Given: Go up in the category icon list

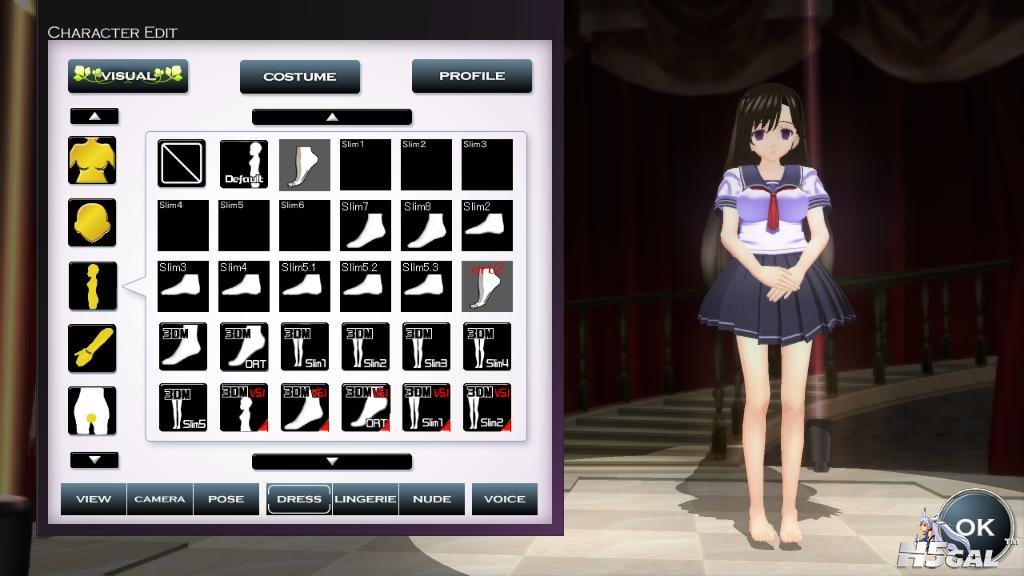Looking at the screenshot, I should [94, 116].
